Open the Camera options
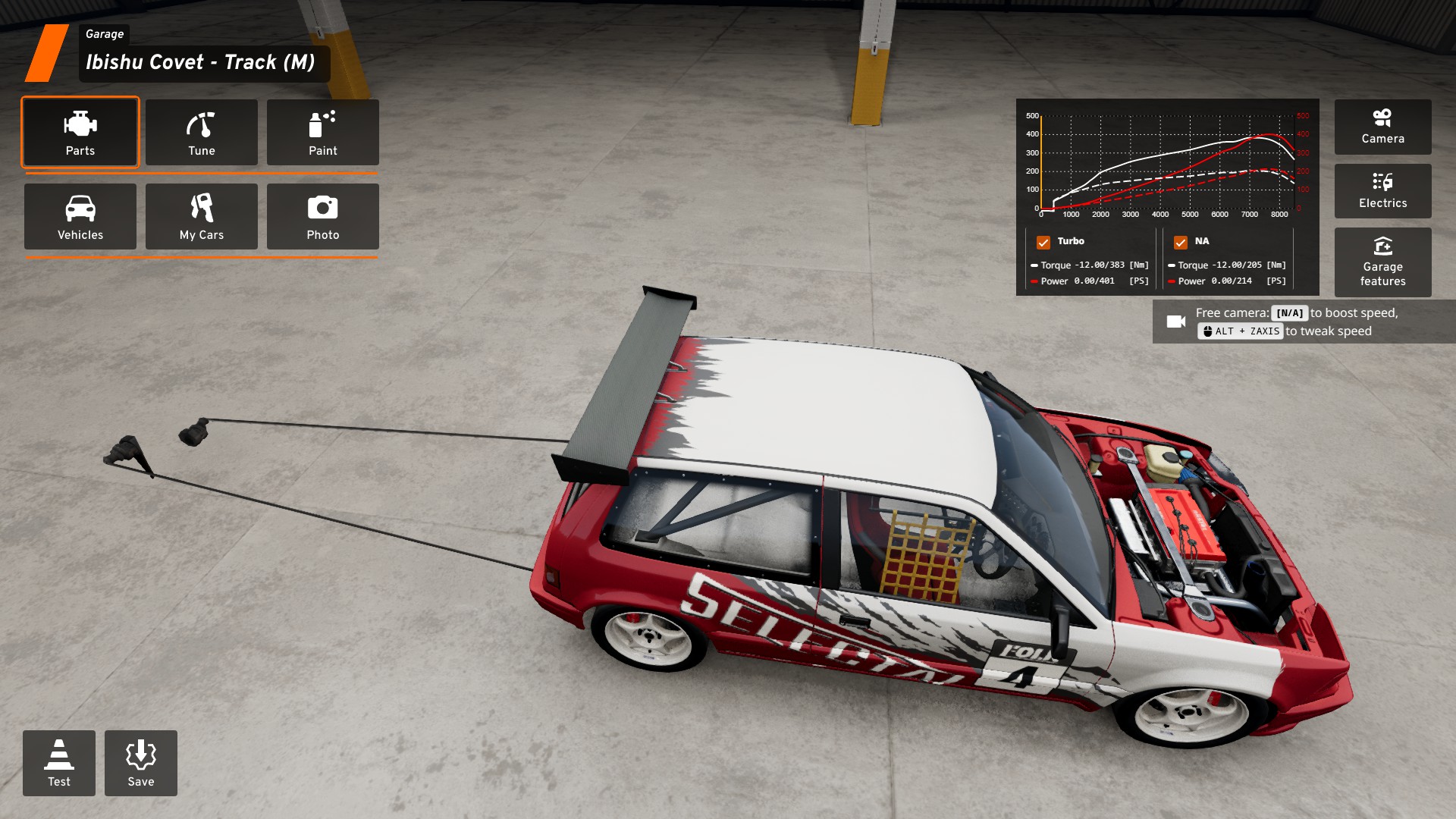Image resolution: width=1456 pixels, height=819 pixels. tap(1382, 127)
